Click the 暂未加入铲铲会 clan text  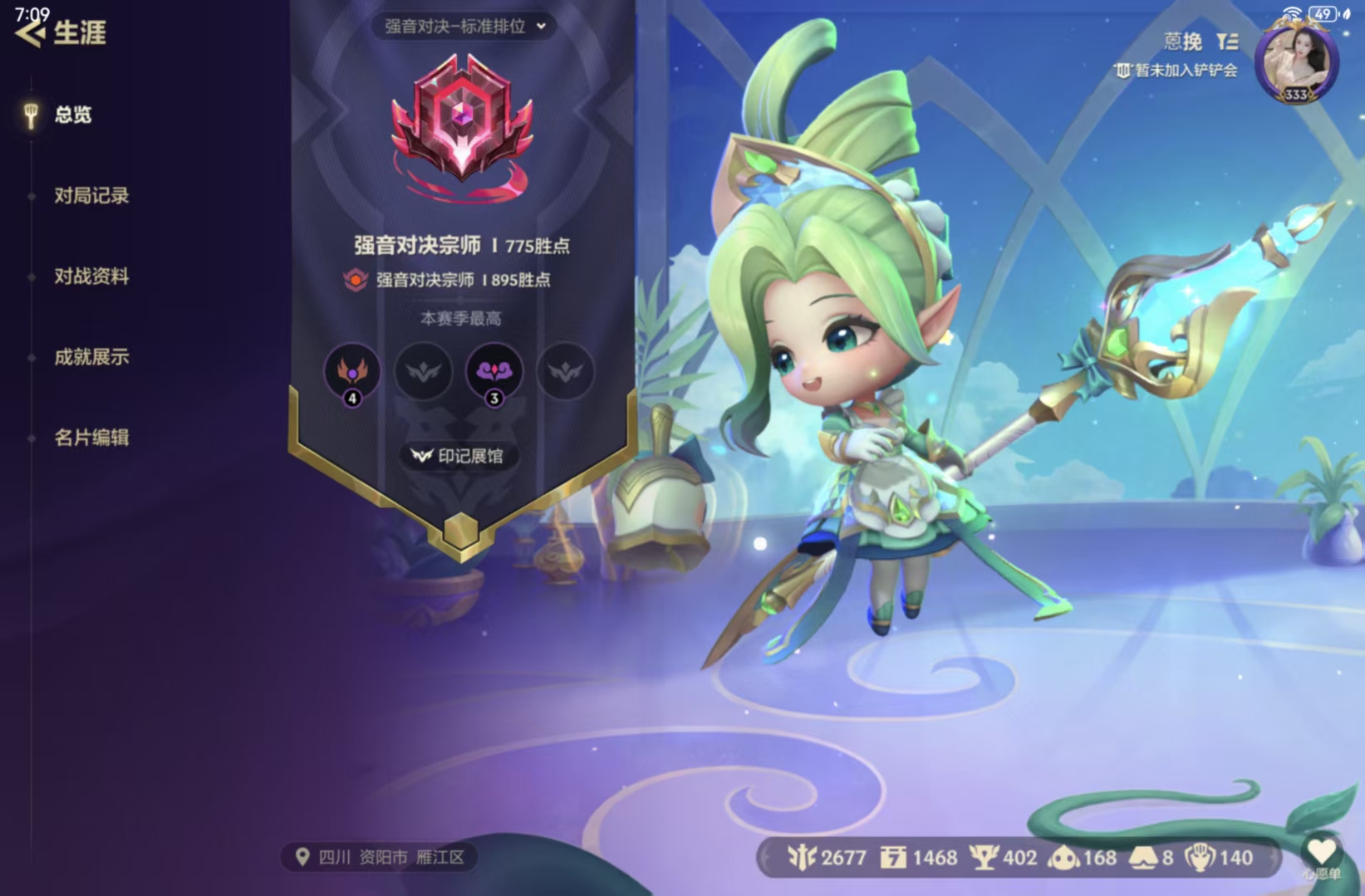pos(1179,71)
